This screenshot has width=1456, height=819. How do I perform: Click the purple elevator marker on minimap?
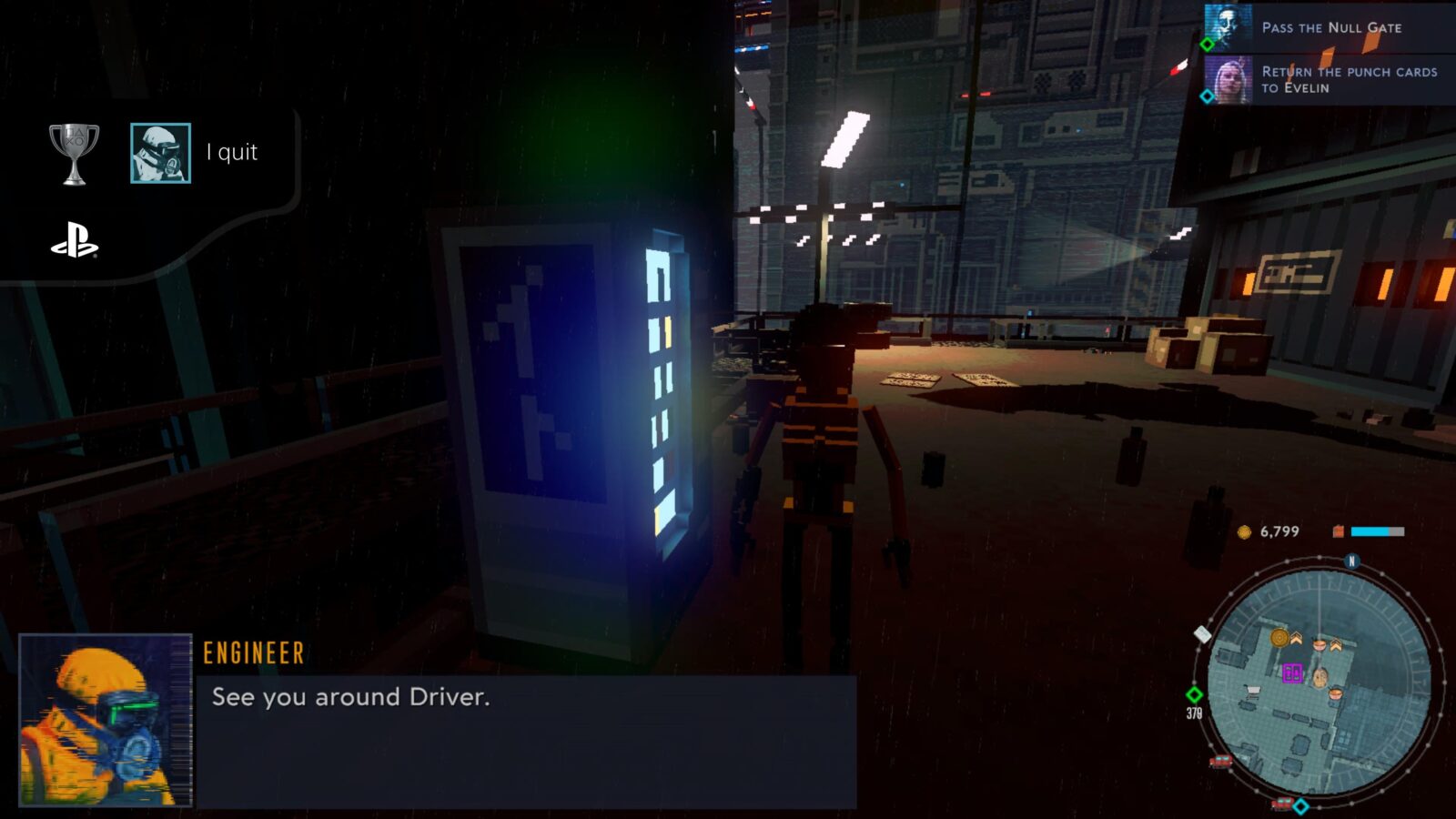1292,673
